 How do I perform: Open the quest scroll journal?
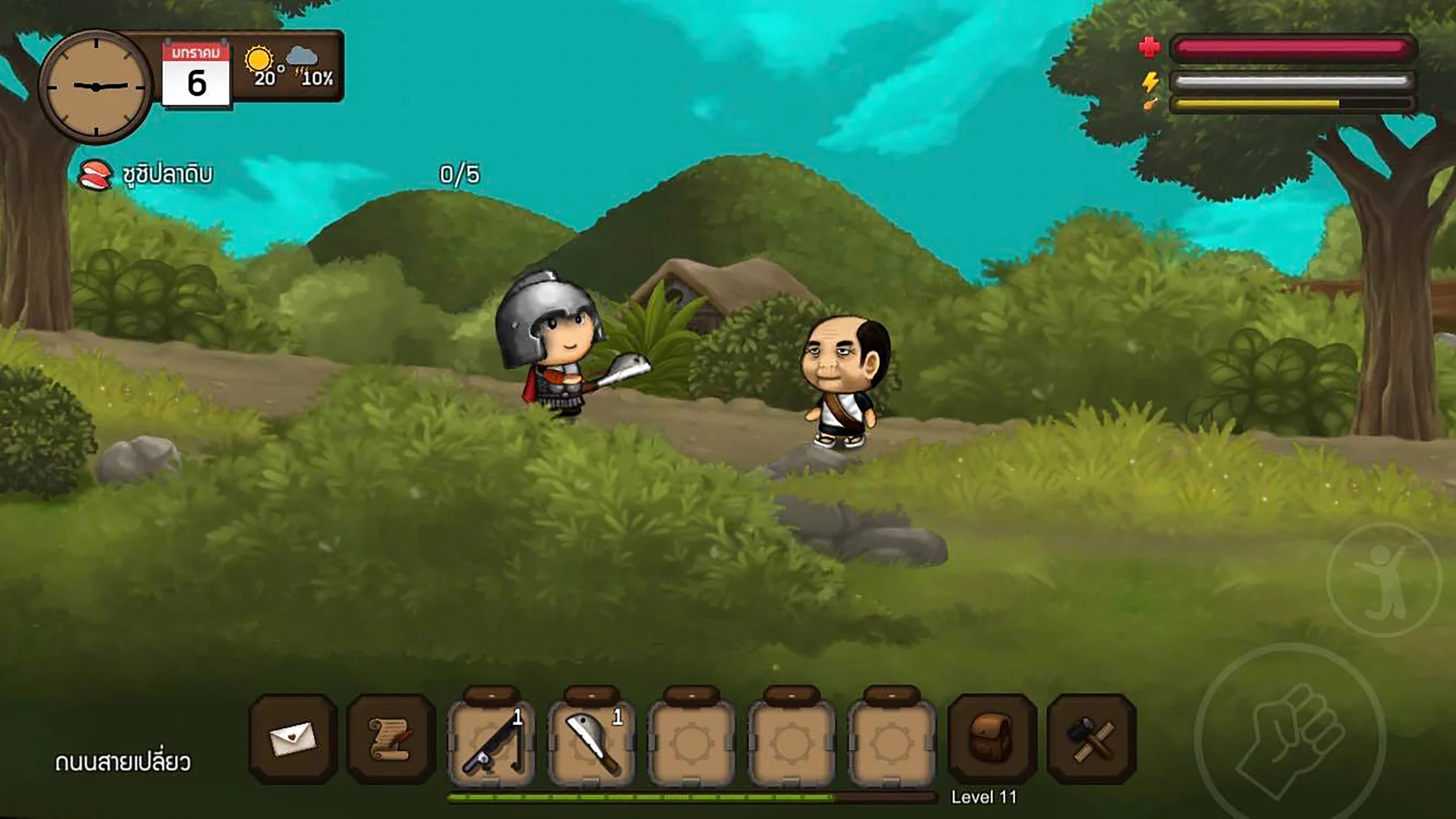[391, 739]
